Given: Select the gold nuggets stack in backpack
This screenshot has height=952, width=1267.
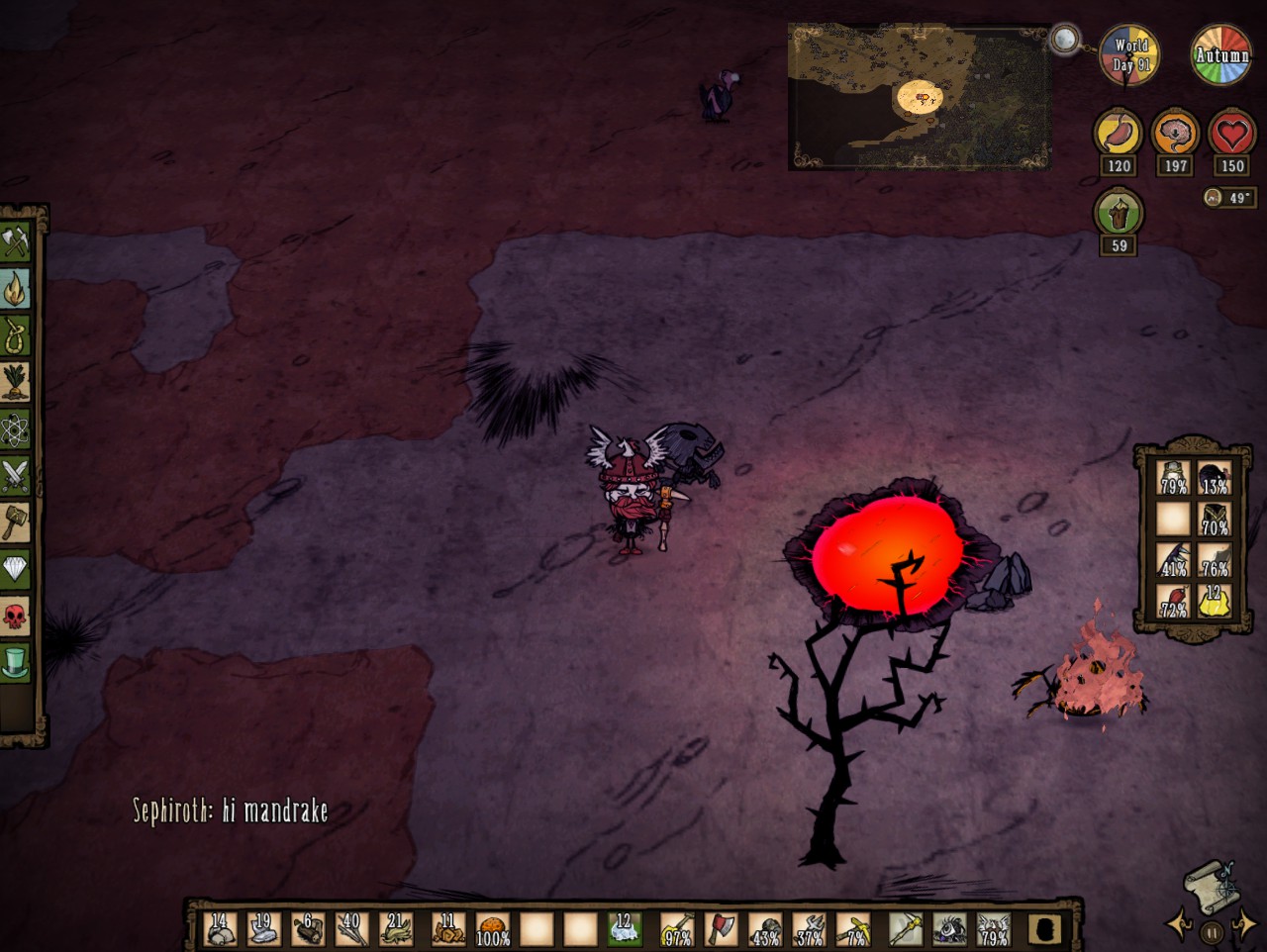Looking at the screenshot, I should pos(1215,601).
